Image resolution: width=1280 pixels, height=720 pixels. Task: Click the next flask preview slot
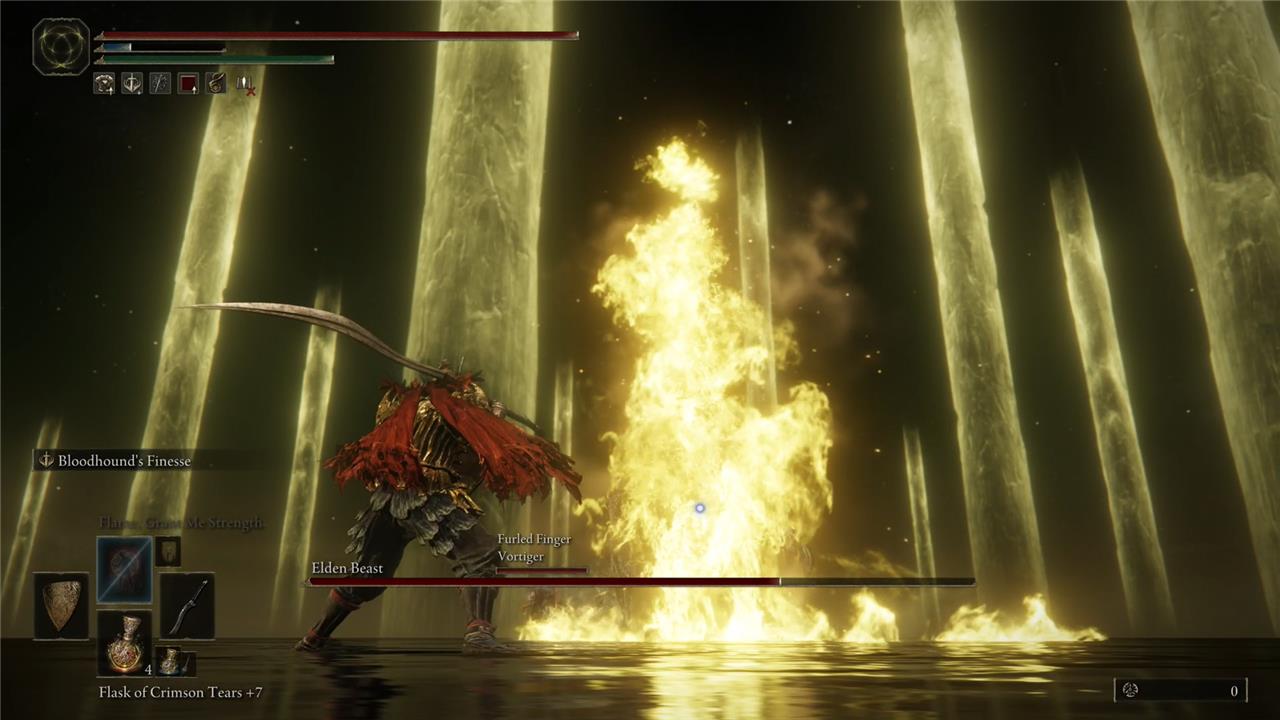[x=174, y=661]
